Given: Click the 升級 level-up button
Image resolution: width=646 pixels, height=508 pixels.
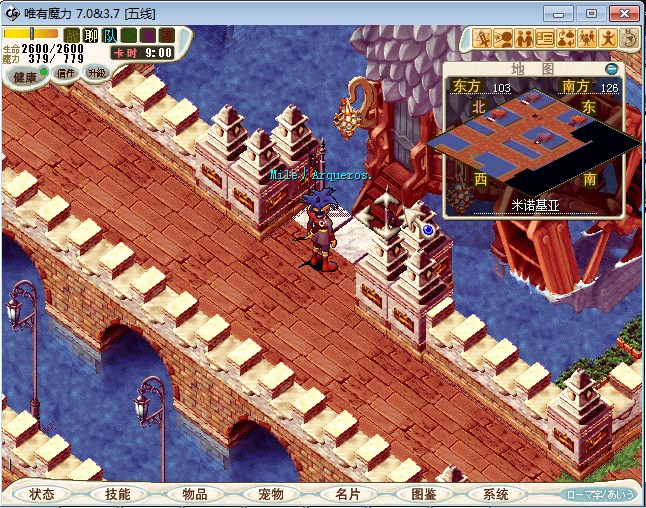Looking at the screenshot, I should coord(96,73).
